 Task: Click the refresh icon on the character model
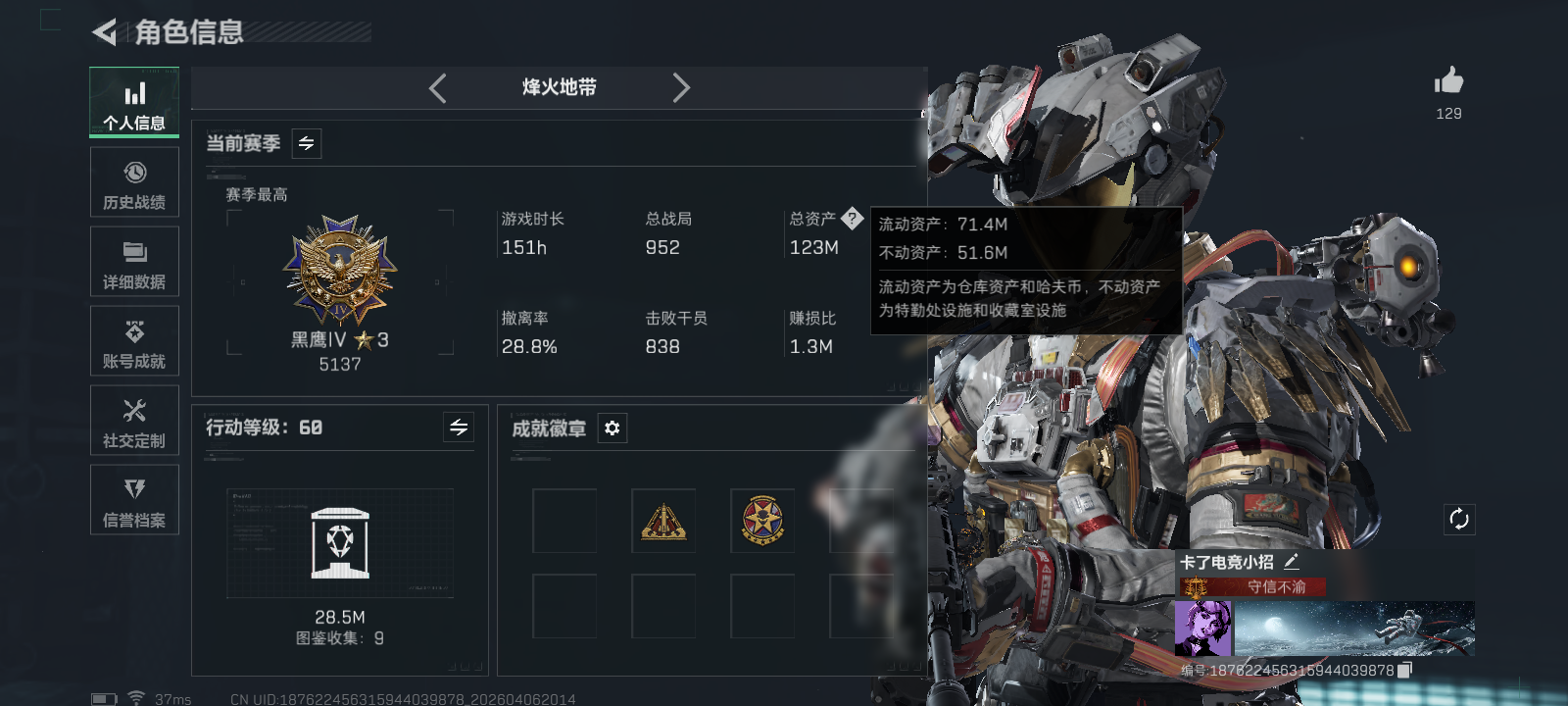1459,518
